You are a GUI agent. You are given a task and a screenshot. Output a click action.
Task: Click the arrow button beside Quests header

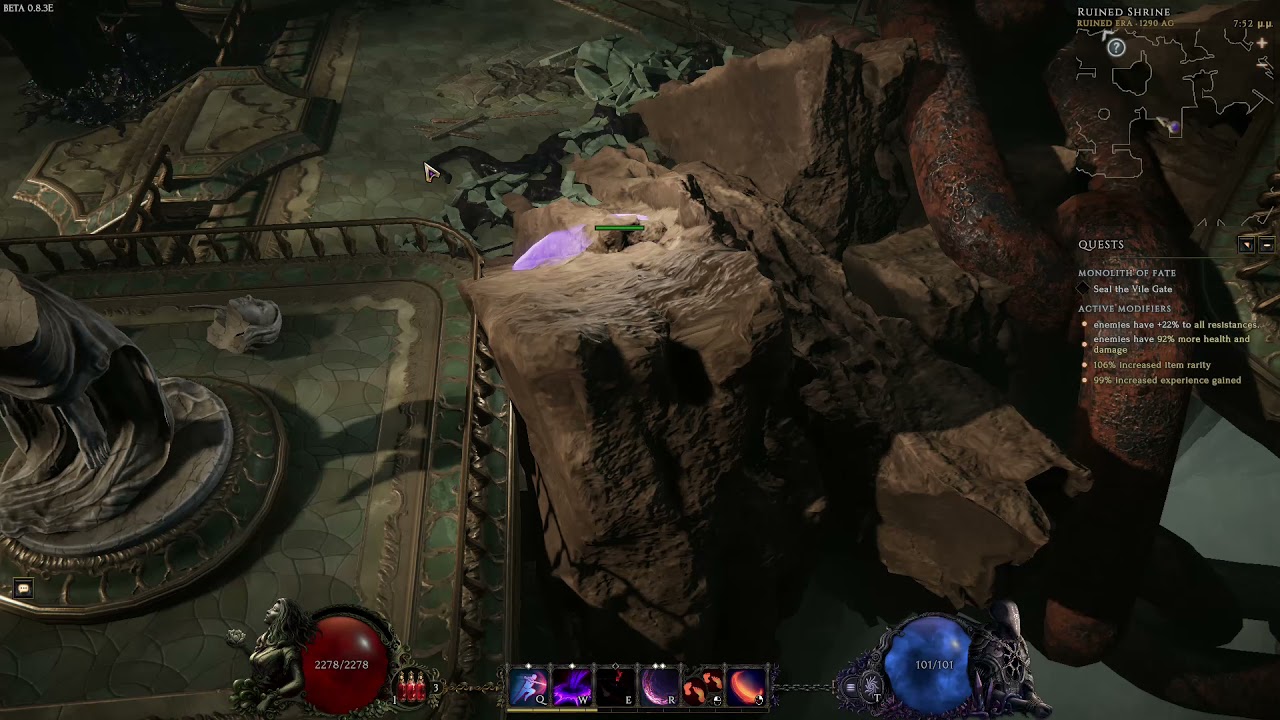point(1246,245)
